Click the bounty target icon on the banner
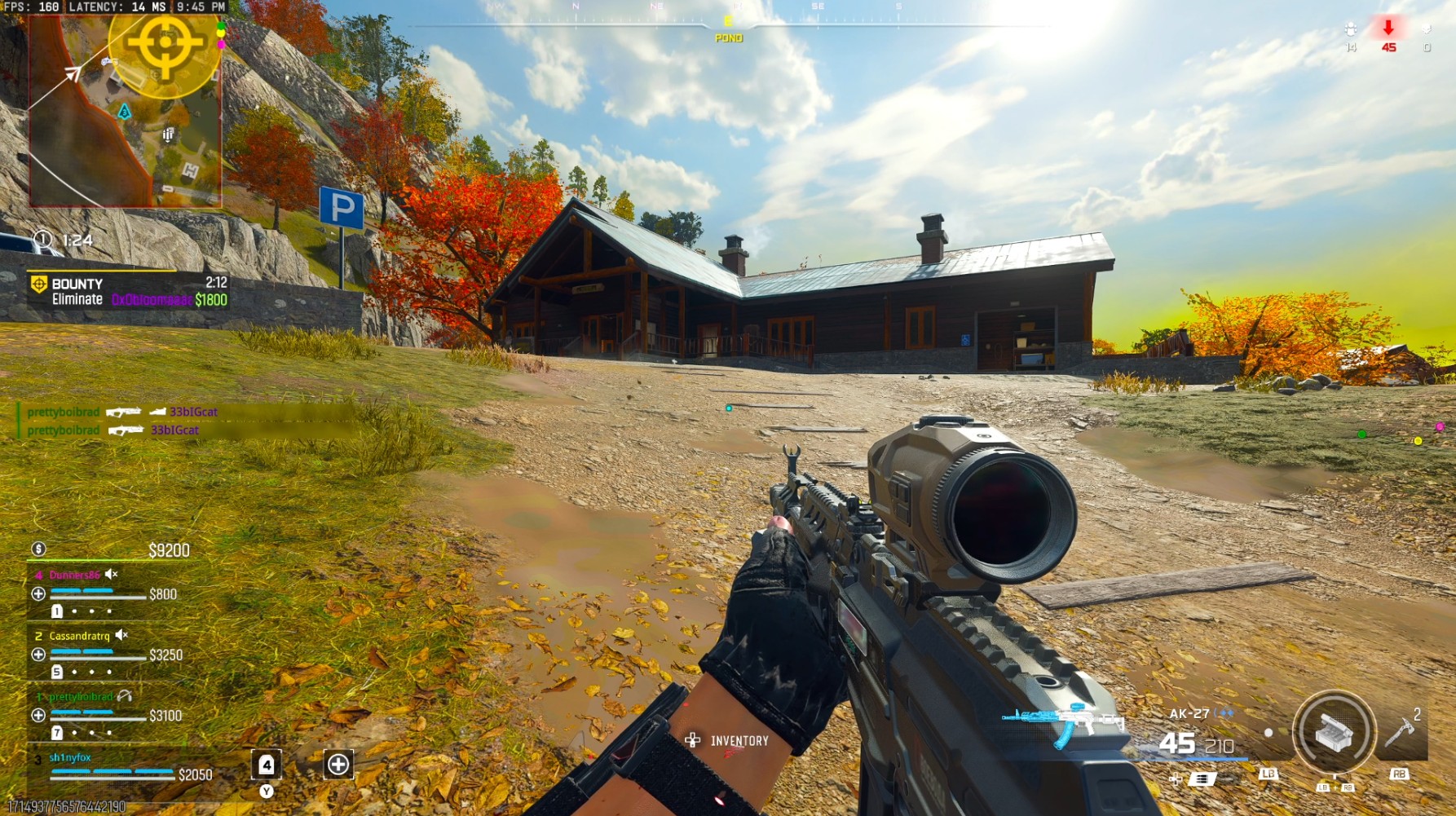 click(38, 285)
